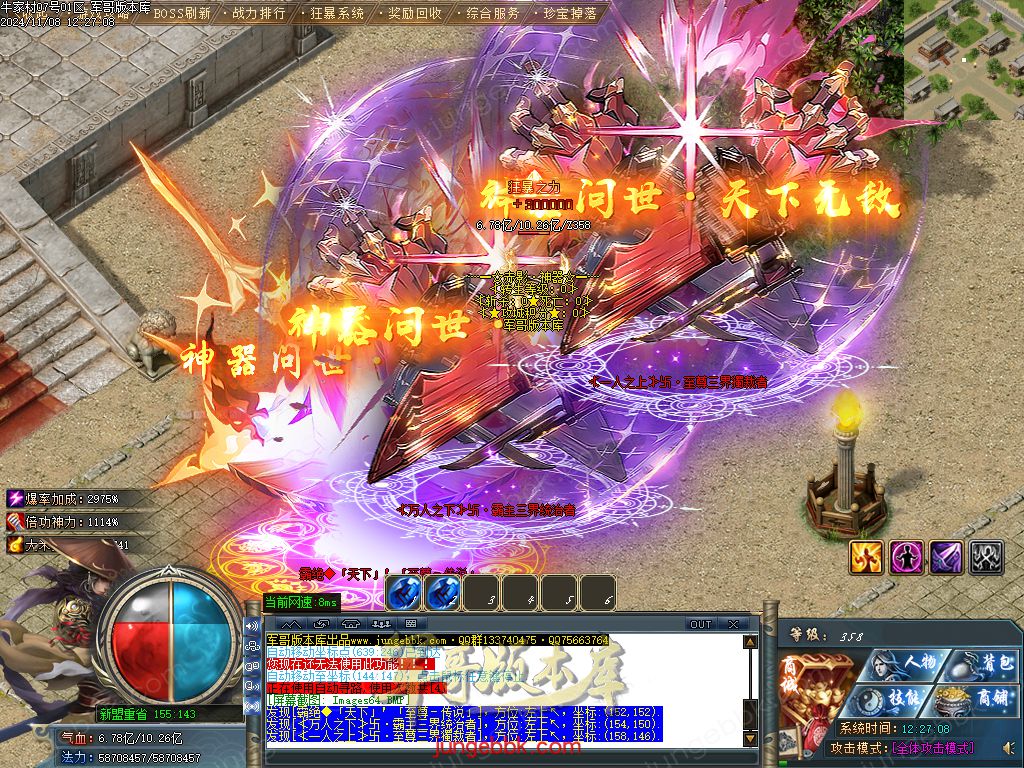Screen dimensions: 1024x768
Task: Click the OUT button on chat panel
Action: tap(701, 624)
